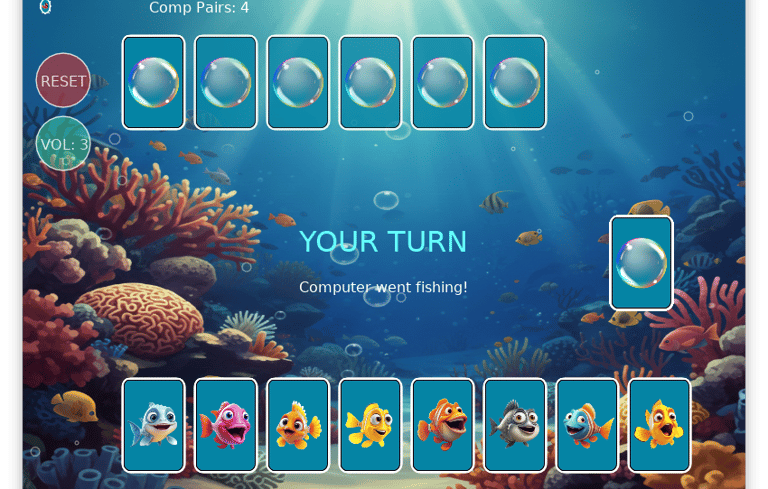Viewport: 768px width, 489px height.
Task: Change volume with the VOL: 3 button
Action: point(63,144)
